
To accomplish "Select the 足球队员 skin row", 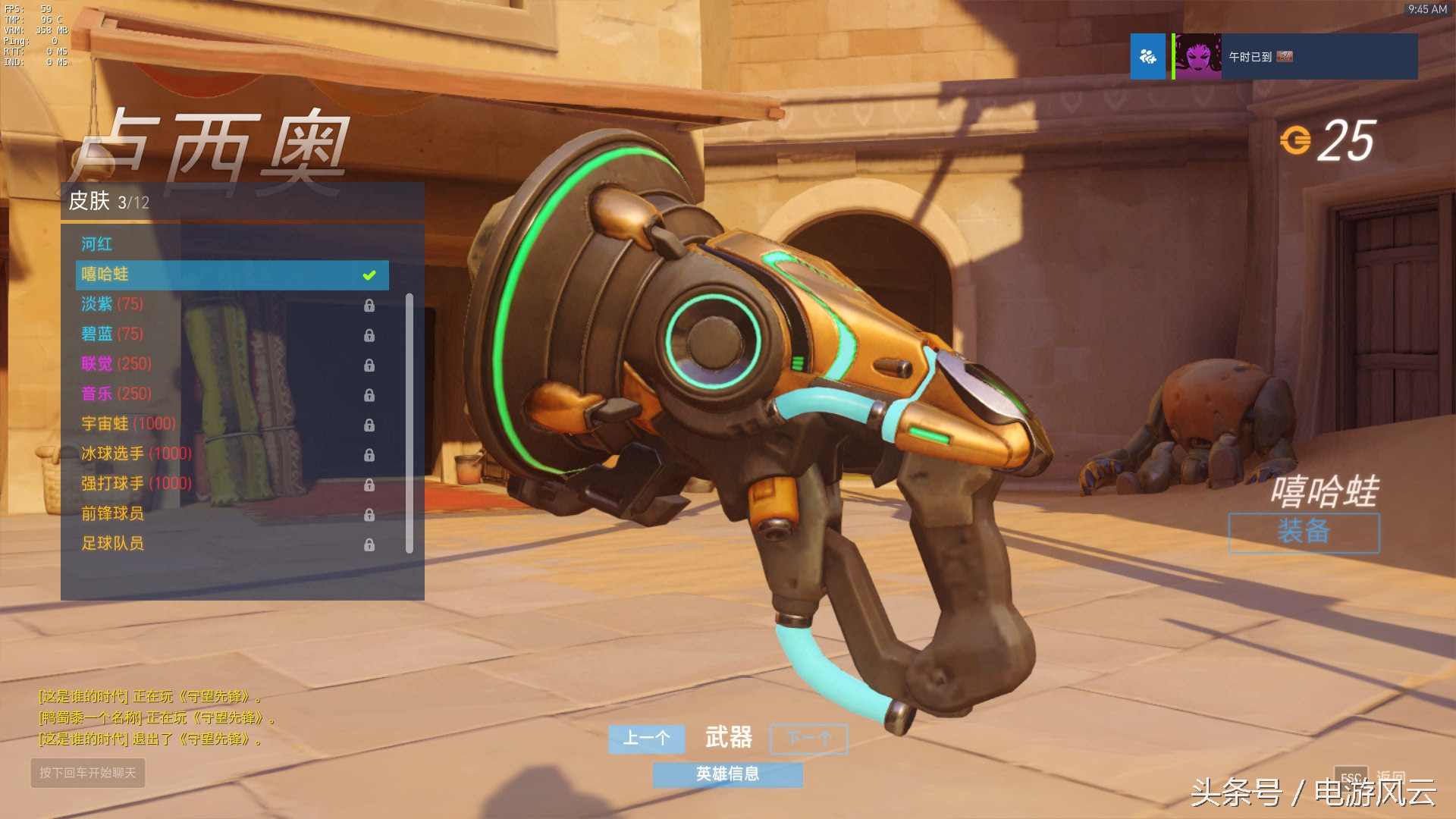I will point(113,544).
